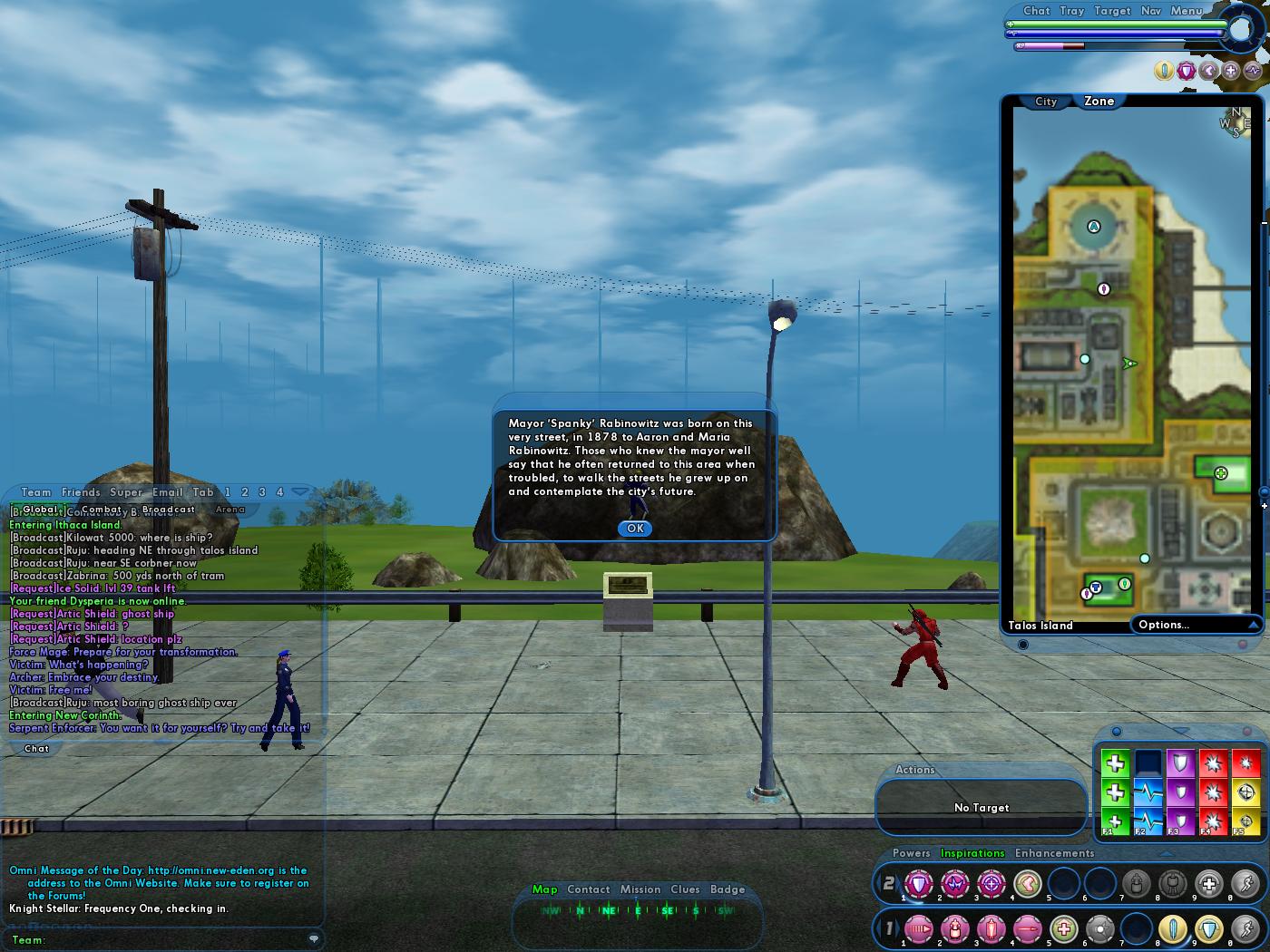The image size is (1270, 952).
Task: Open the Nav window toggle
Action: tap(1150, 11)
